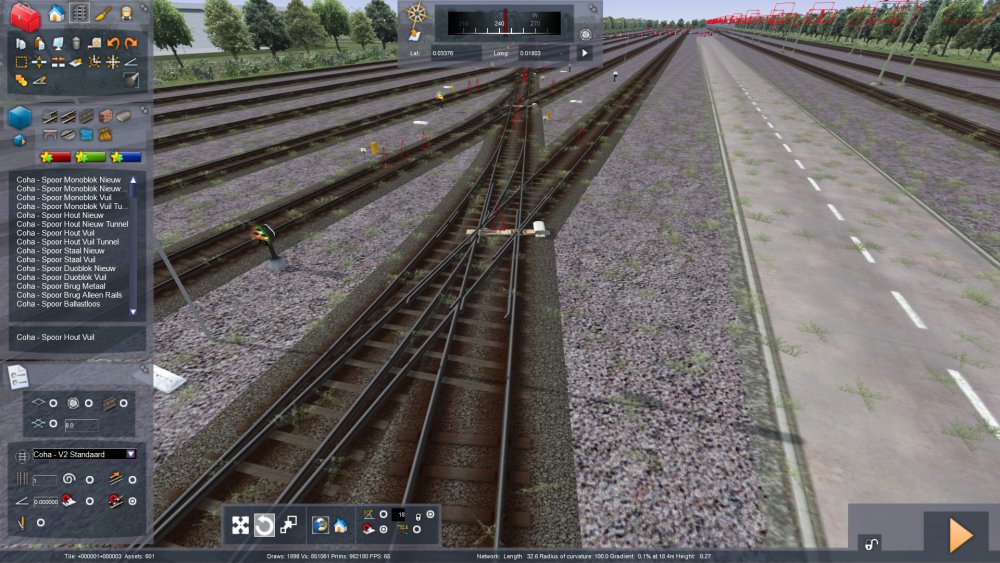The height and width of the screenshot is (563, 1000).
Task: Click the blue star filter button
Action: tap(126, 157)
